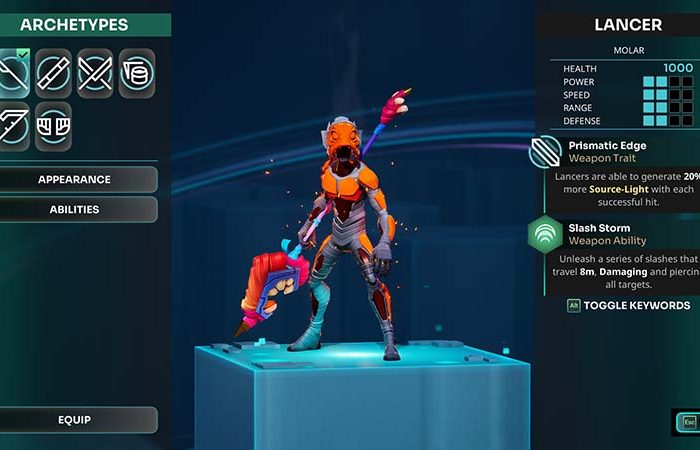Pick the crossed blades archetype icon
The height and width of the screenshot is (450, 700).
tap(95, 73)
